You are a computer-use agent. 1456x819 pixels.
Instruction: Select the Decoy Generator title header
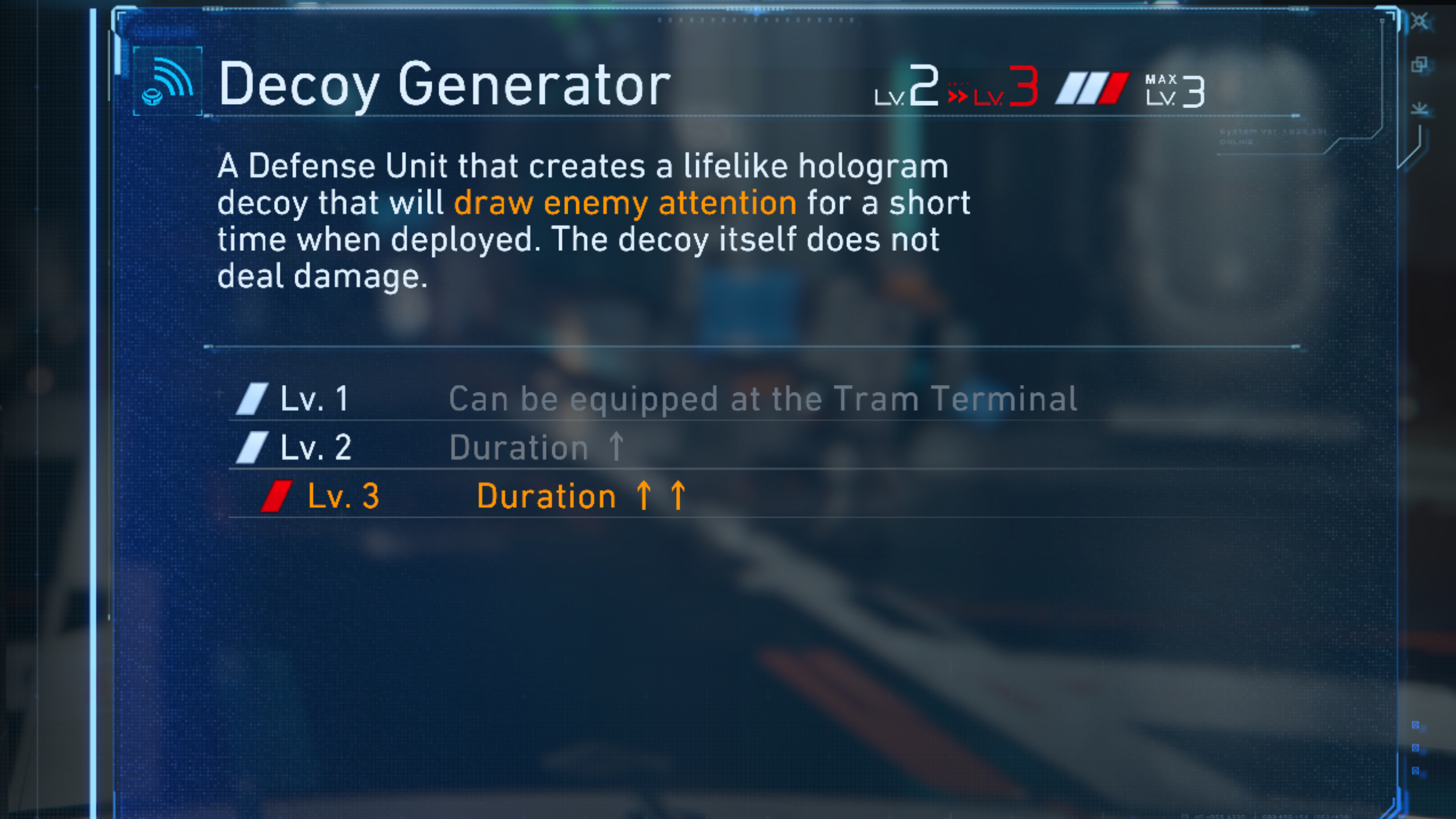[444, 84]
